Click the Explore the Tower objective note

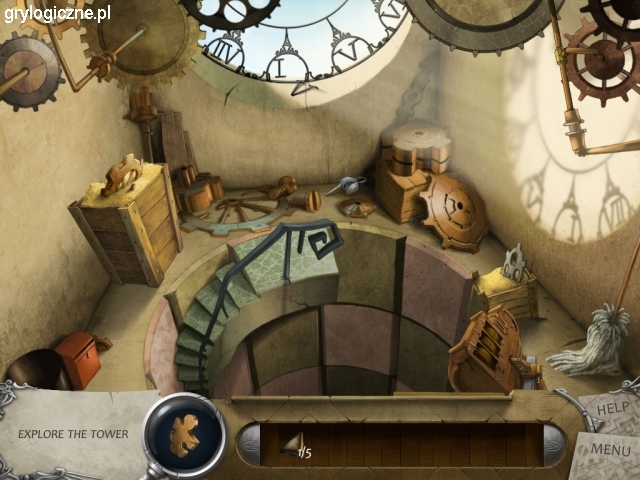coord(72,434)
